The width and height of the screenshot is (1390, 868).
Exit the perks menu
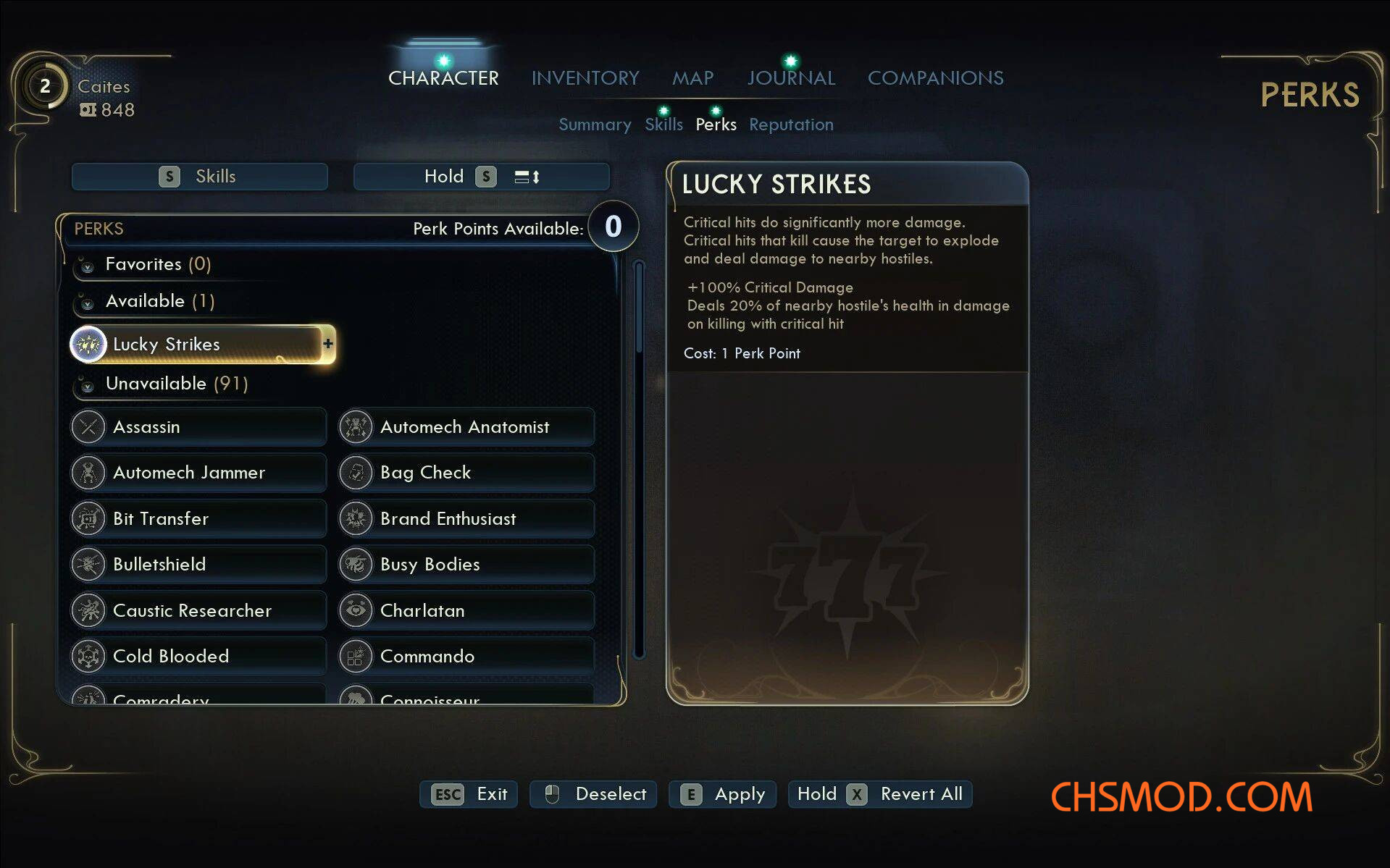(469, 794)
